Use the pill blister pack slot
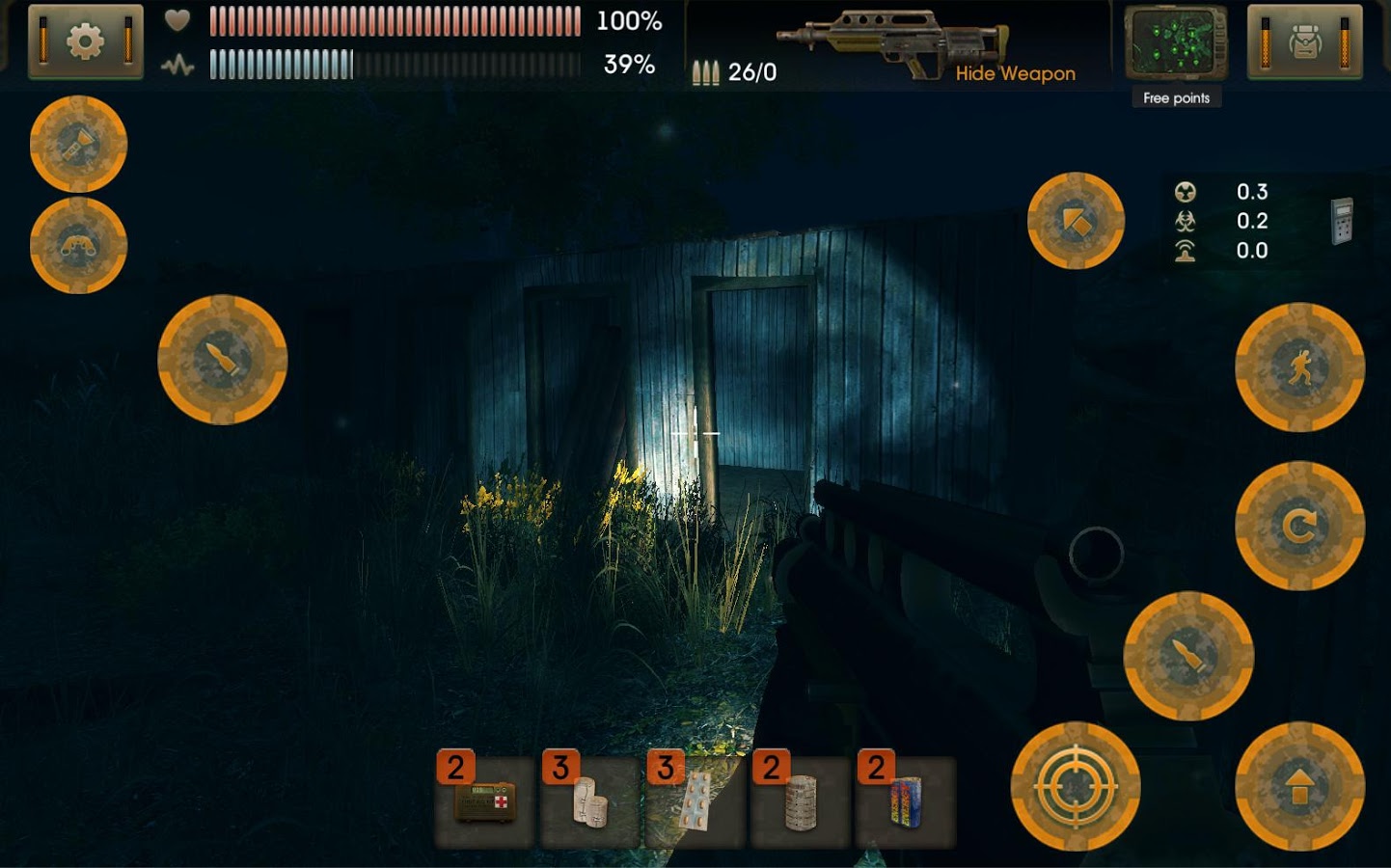The height and width of the screenshot is (868, 1391). click(695, 801)
